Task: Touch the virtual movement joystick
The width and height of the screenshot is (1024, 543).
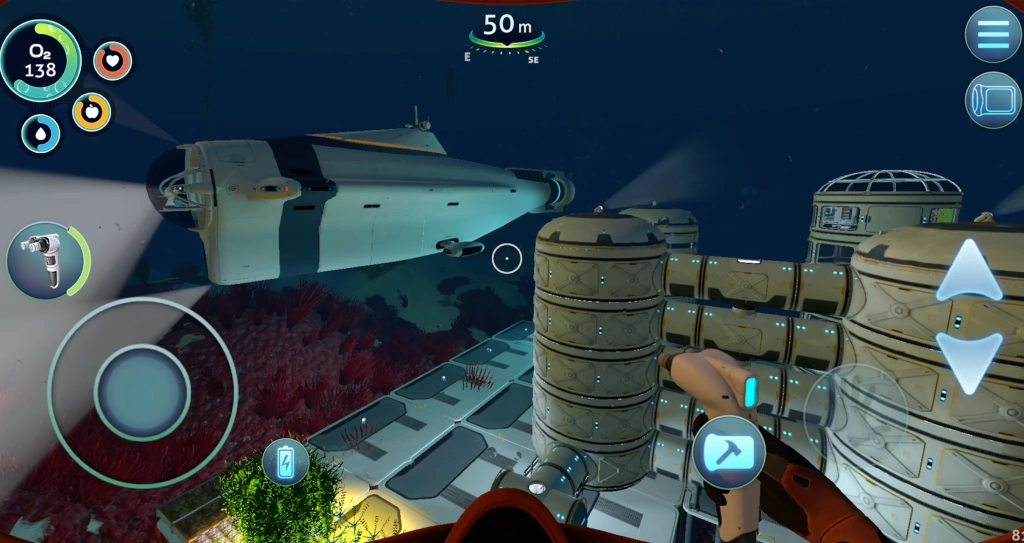Action: [142, 391]
